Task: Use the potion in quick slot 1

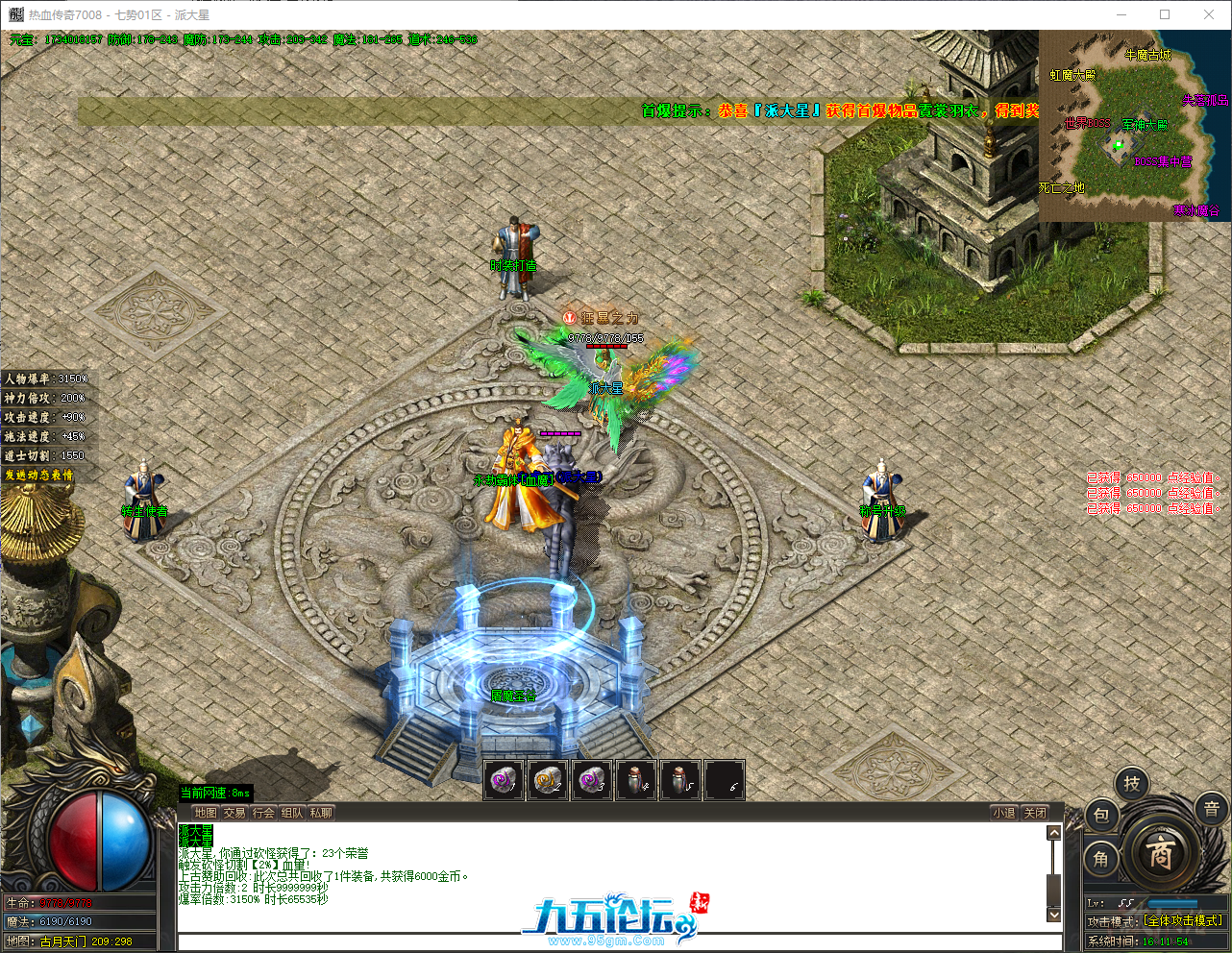Action: [x=502, y=780]
